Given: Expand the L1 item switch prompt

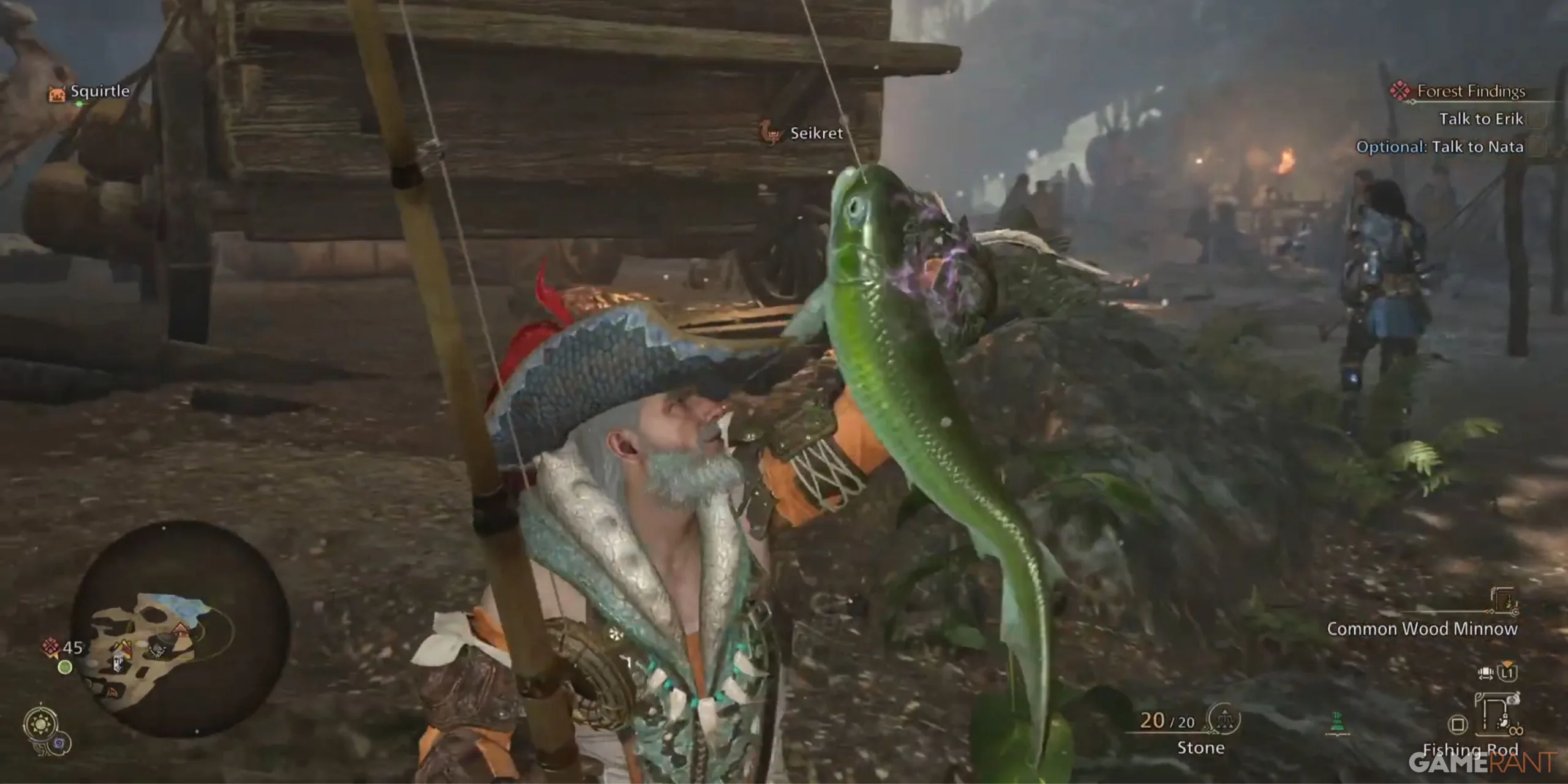Looking at the screenshot, I should click(x=1507, y=674).
